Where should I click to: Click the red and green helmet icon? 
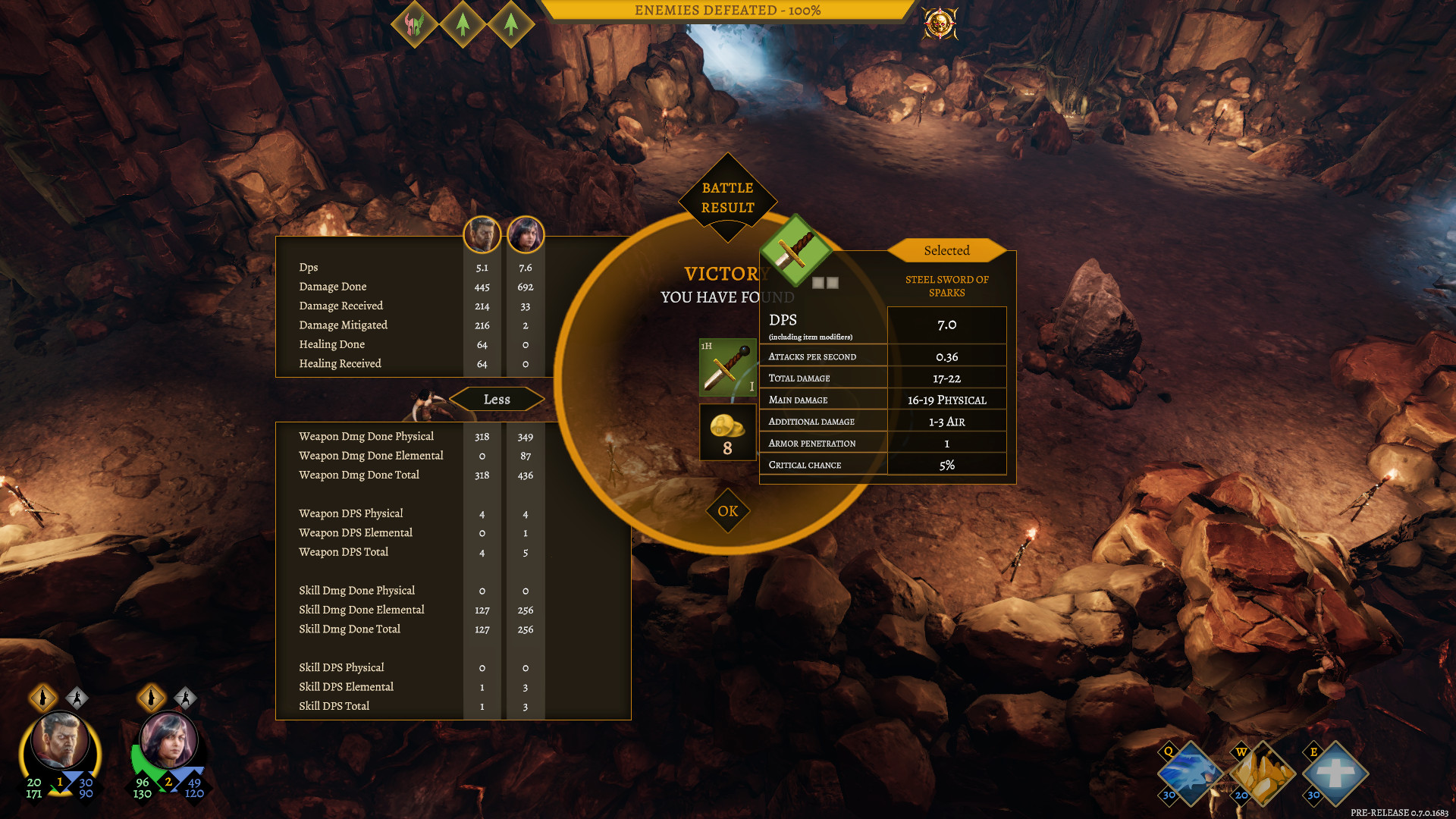(x=414, y=24)
